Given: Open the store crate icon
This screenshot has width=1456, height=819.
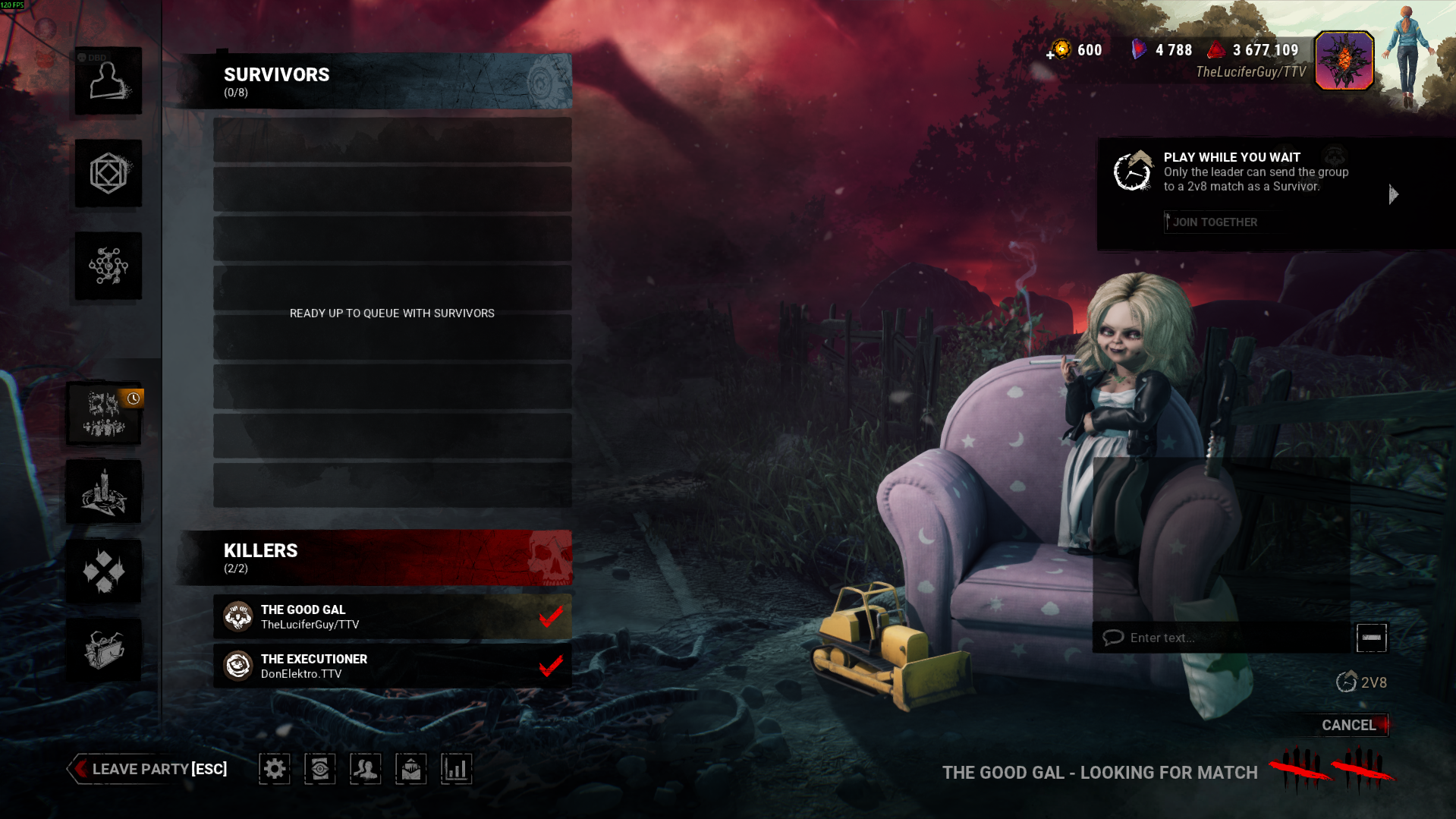Looking at the screenshot, I should (x=104, y=650).
